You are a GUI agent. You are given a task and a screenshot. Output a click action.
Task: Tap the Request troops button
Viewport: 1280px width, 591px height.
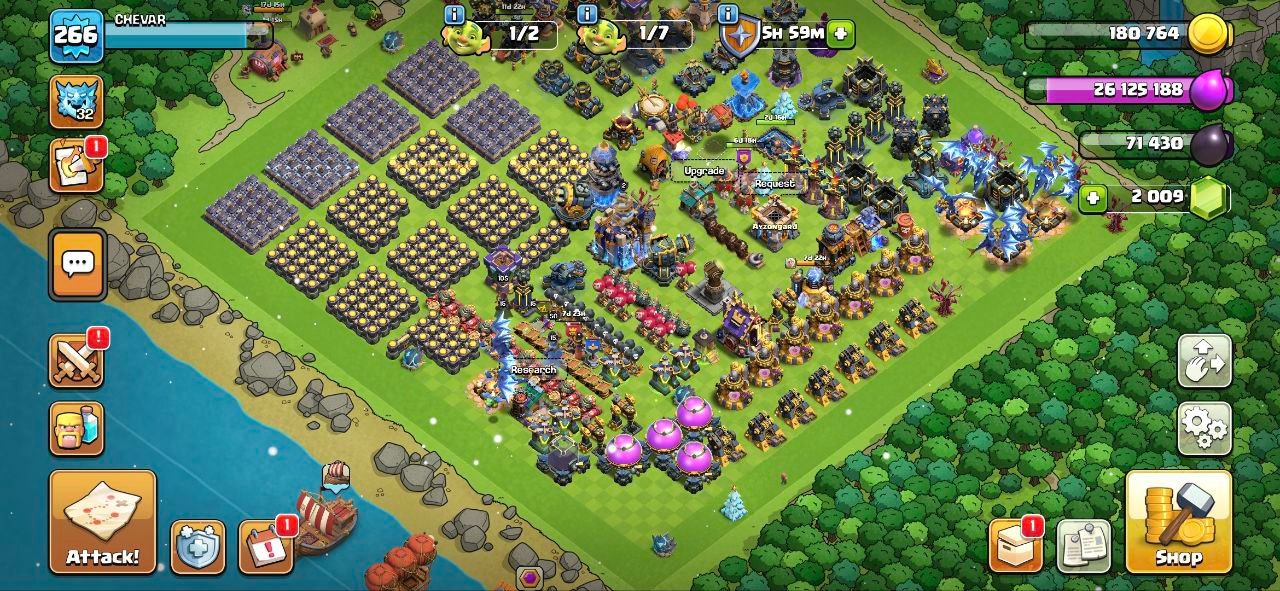pos(775,184)
